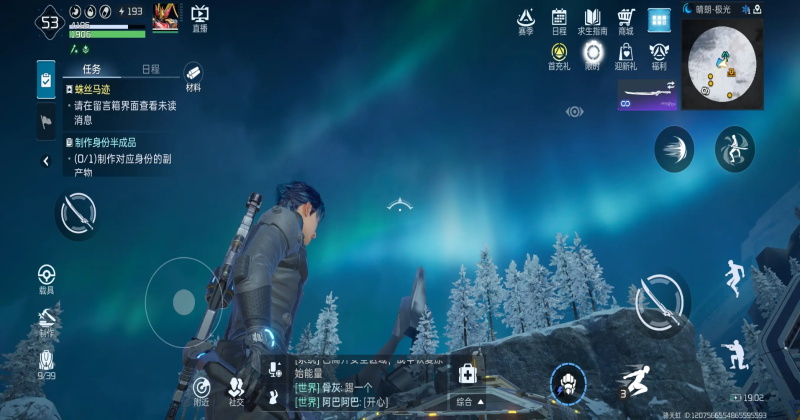Open the 日程 calendar icon in top bar
Screen dimensions: 800x420
[x=559, y=21]
